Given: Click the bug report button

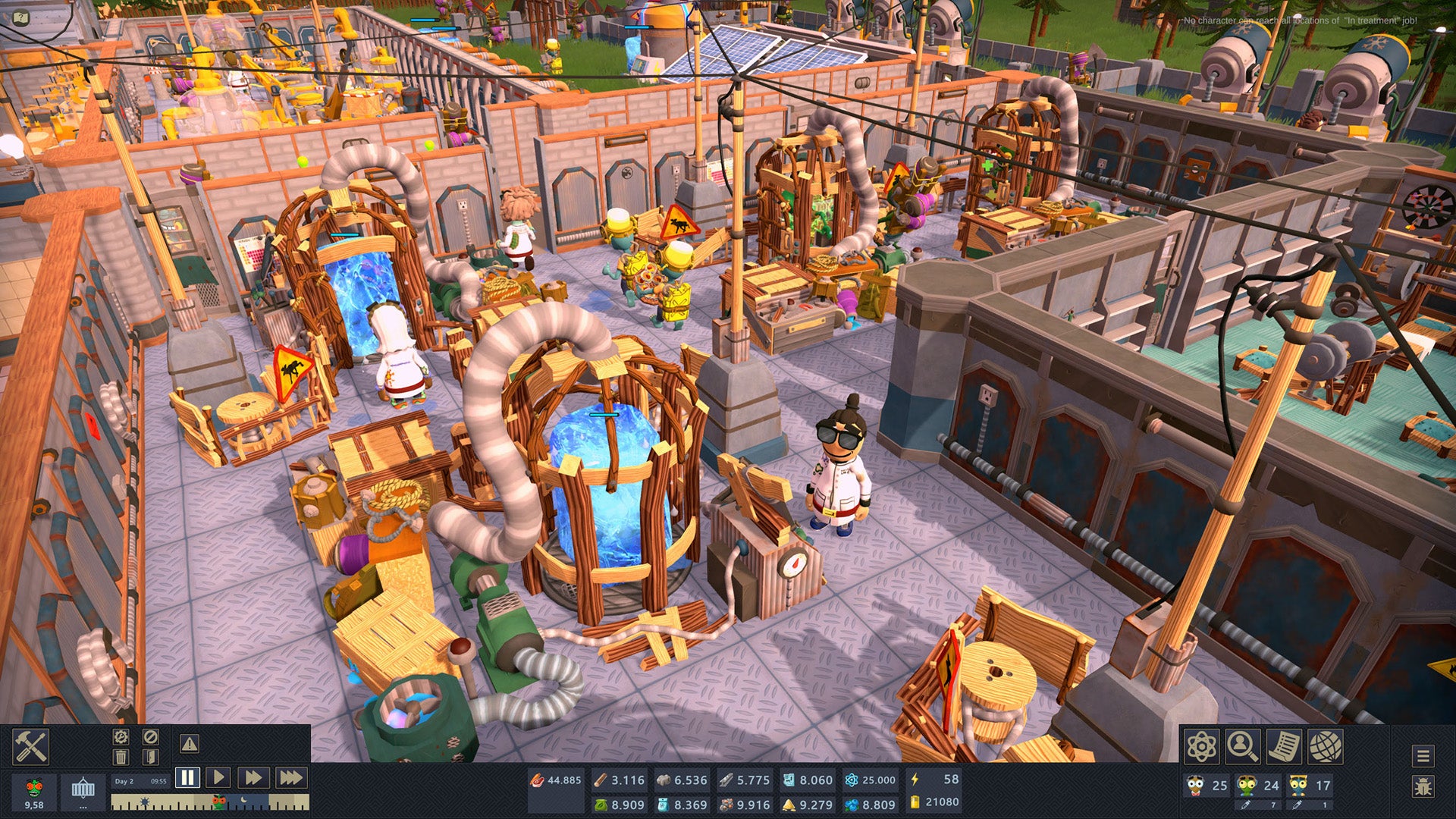Looking at the screenshot, I should click(x=1423, y=786).
